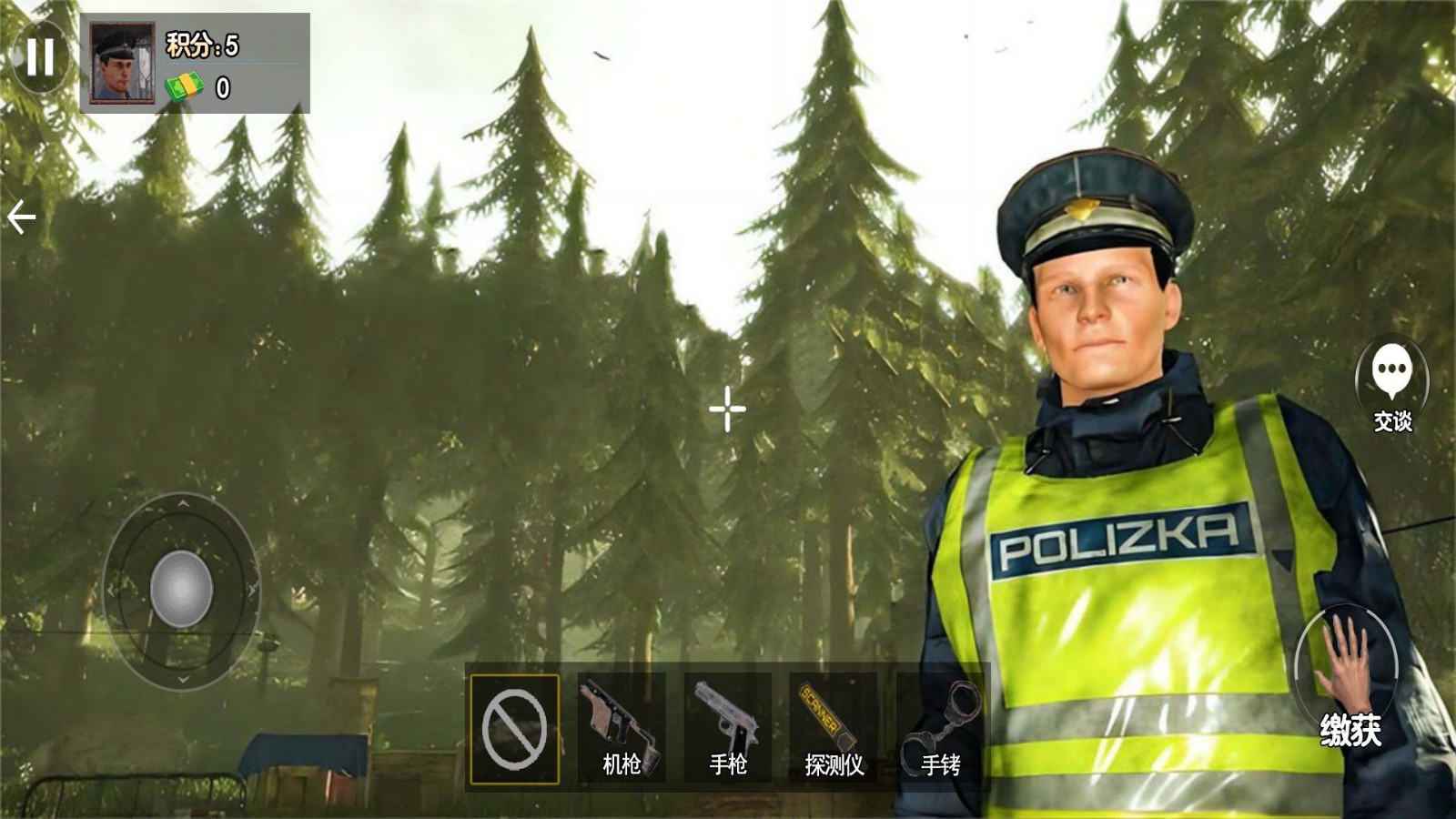
Task: Tap the back arrow to exit
Action: click(x=22, y=215)
